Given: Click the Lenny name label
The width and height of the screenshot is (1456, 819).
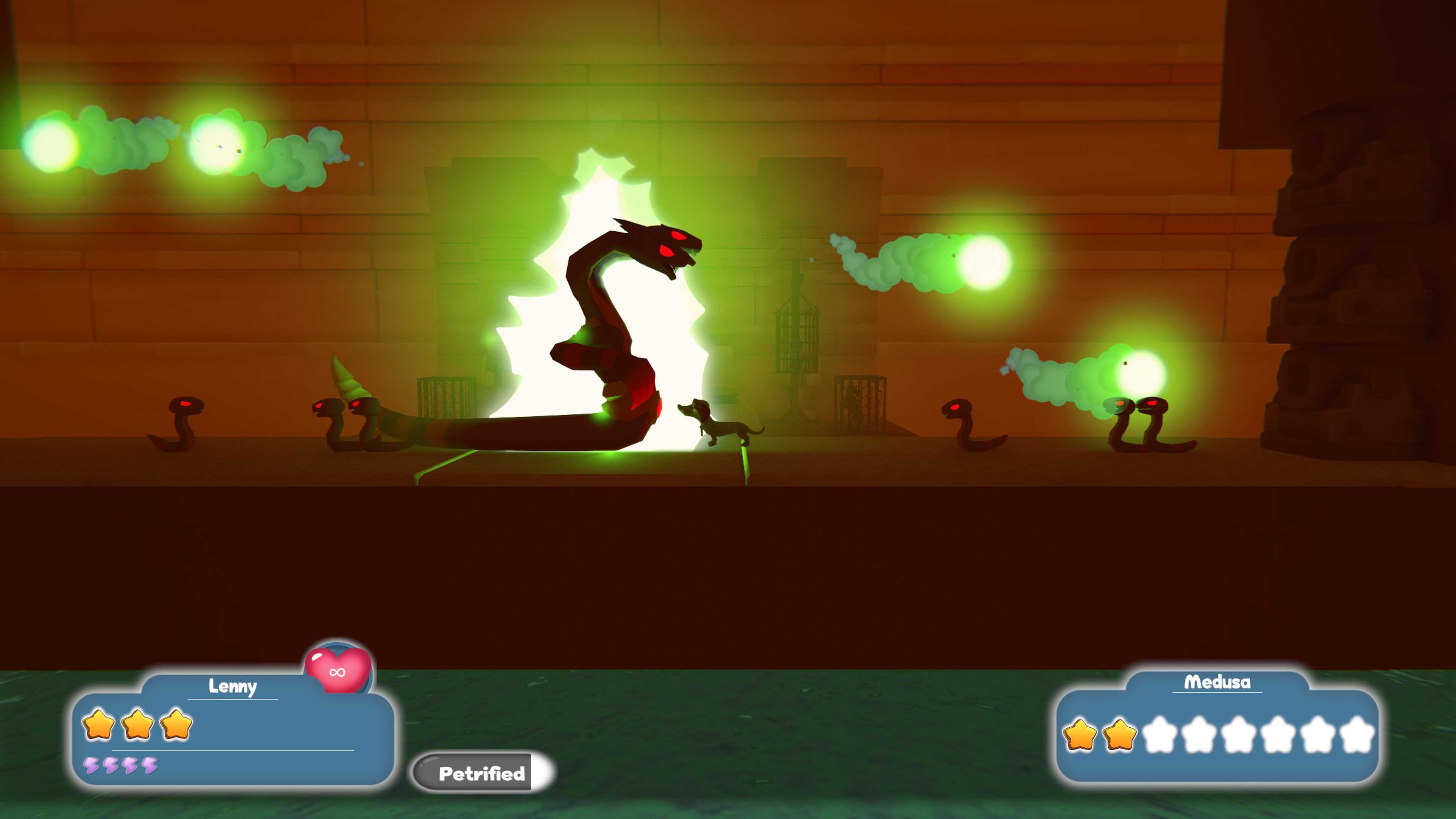Looking at the screenshot, I should click(232, 687).
